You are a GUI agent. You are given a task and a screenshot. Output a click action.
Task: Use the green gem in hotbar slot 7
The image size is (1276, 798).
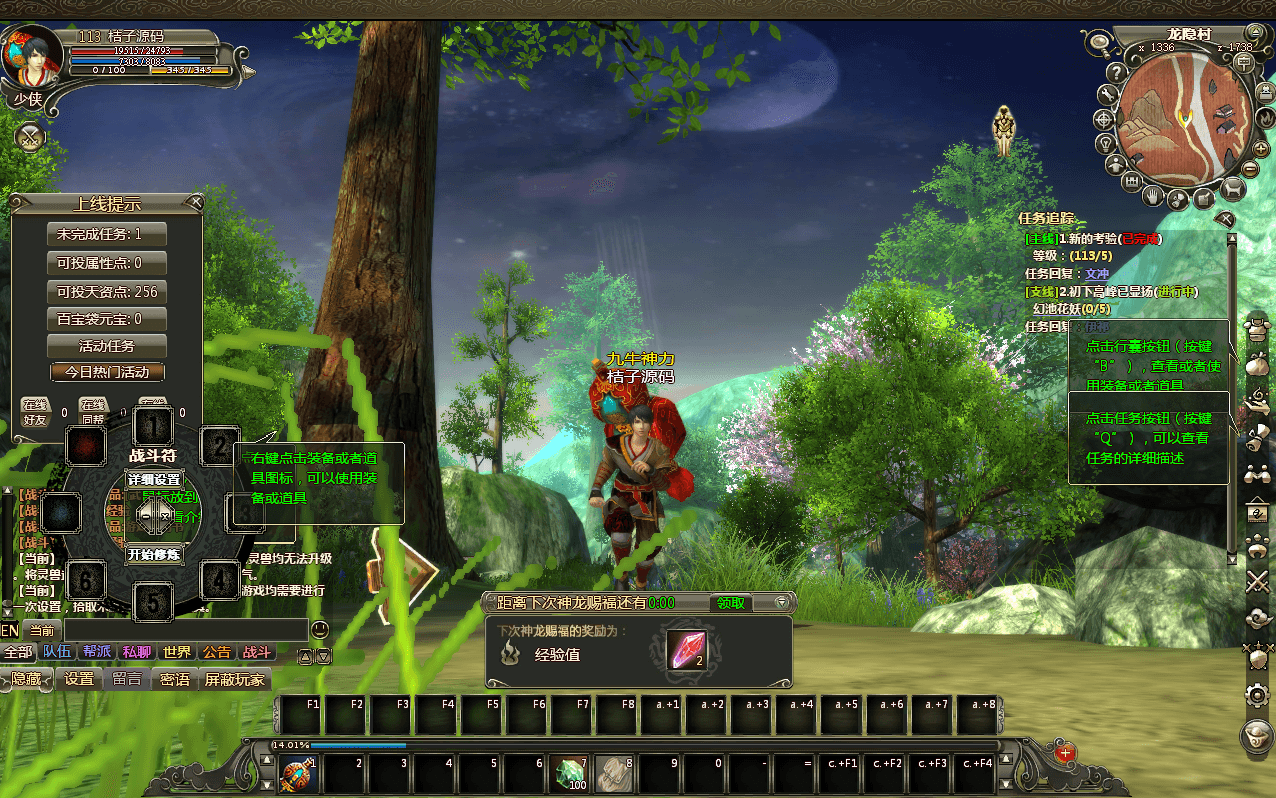(x=570, y=772)
